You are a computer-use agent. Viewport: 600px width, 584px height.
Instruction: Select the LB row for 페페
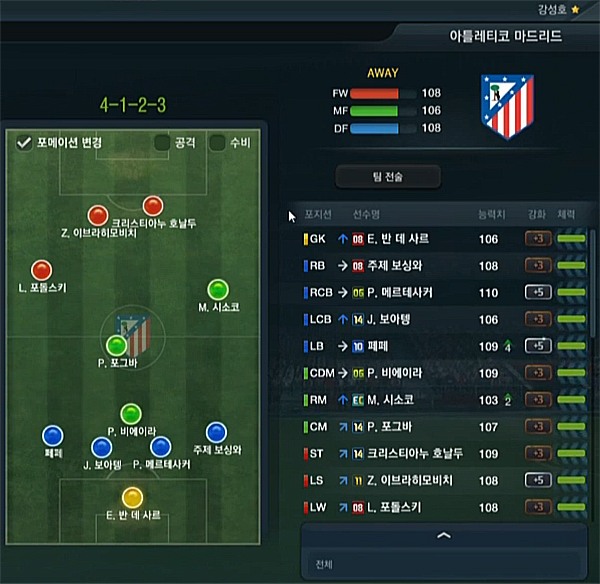click(x=440, y=347)
